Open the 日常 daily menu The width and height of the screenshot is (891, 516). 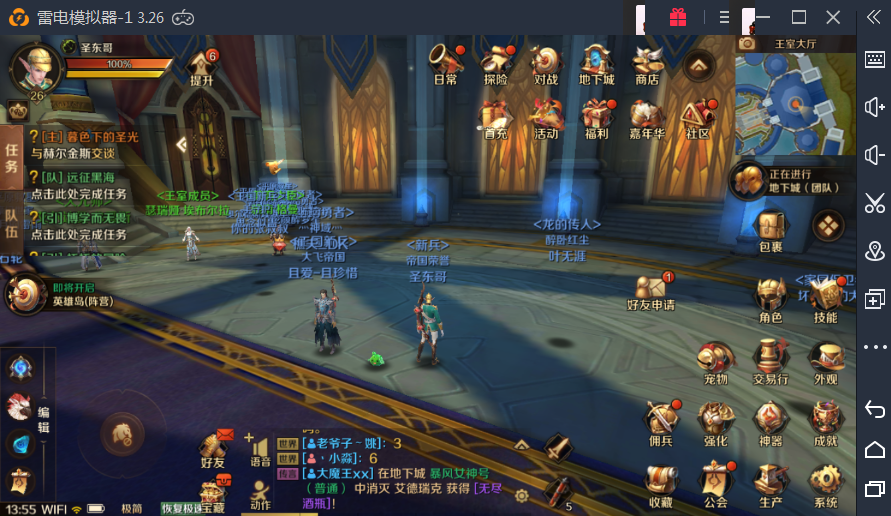(445, 62)
